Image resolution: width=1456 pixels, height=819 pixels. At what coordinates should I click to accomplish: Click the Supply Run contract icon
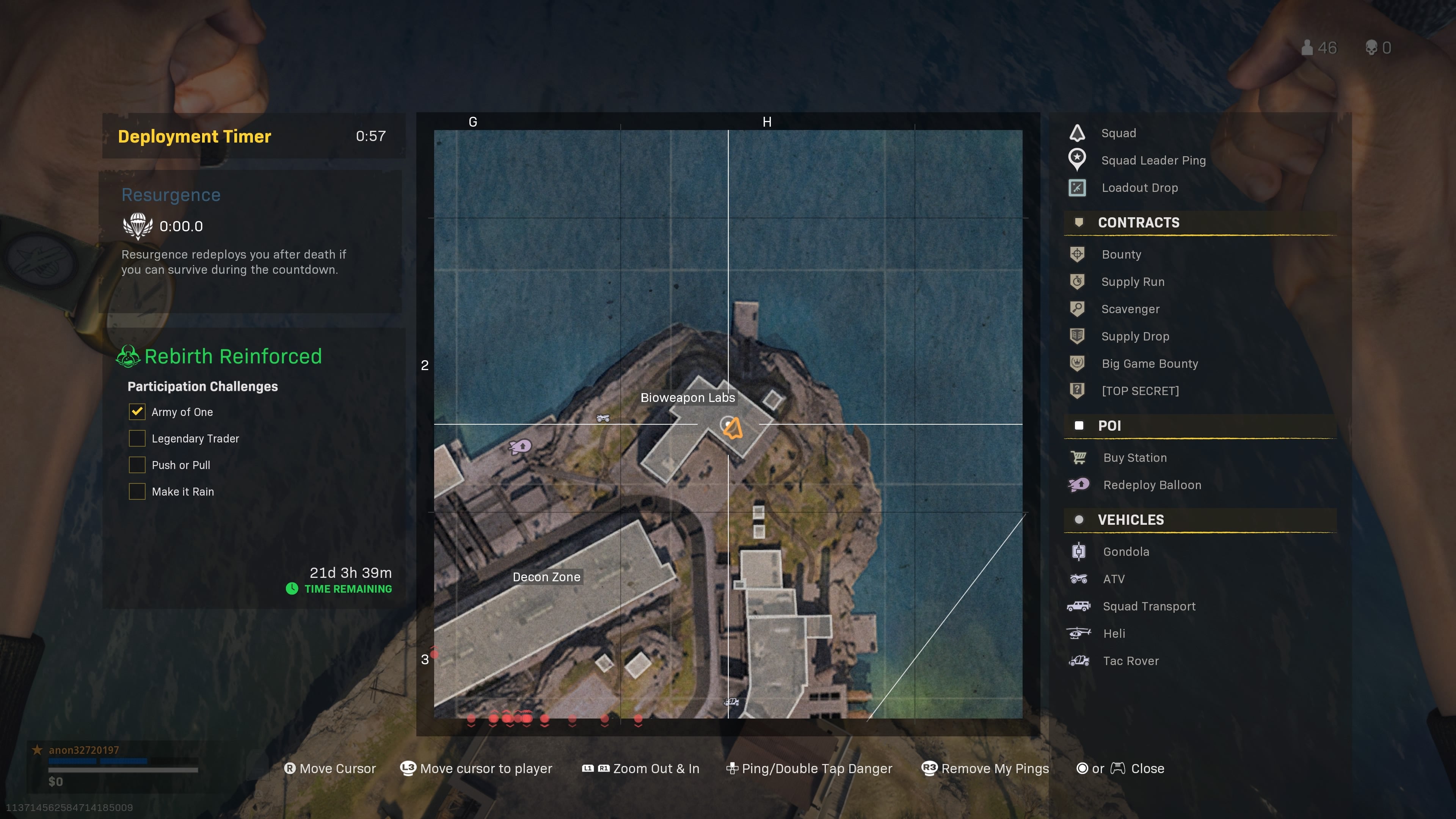tap(1078, 281)
